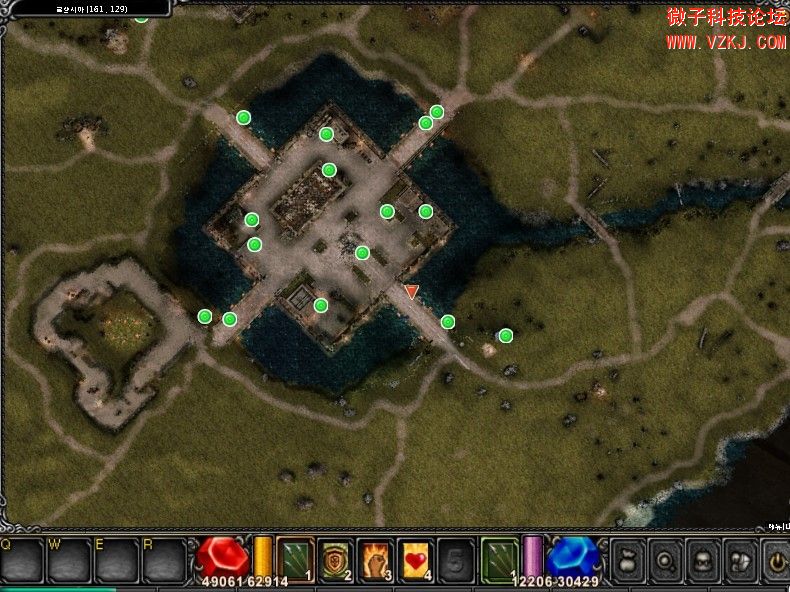790x592 pixels.
Task: Open the character helmet icon
Action: pyautogui.click(x=703, y=558)
